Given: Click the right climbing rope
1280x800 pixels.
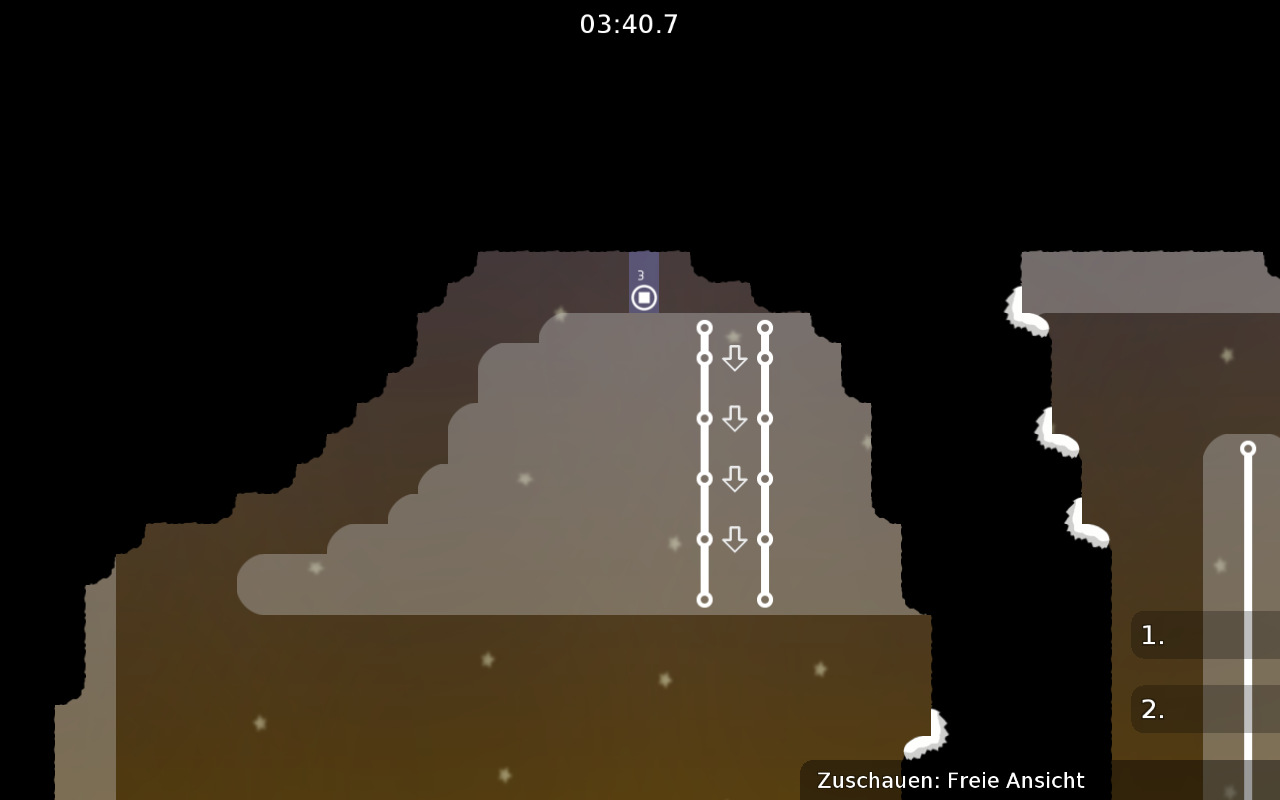Looking at the screenshot, I should tap(765, 460).
